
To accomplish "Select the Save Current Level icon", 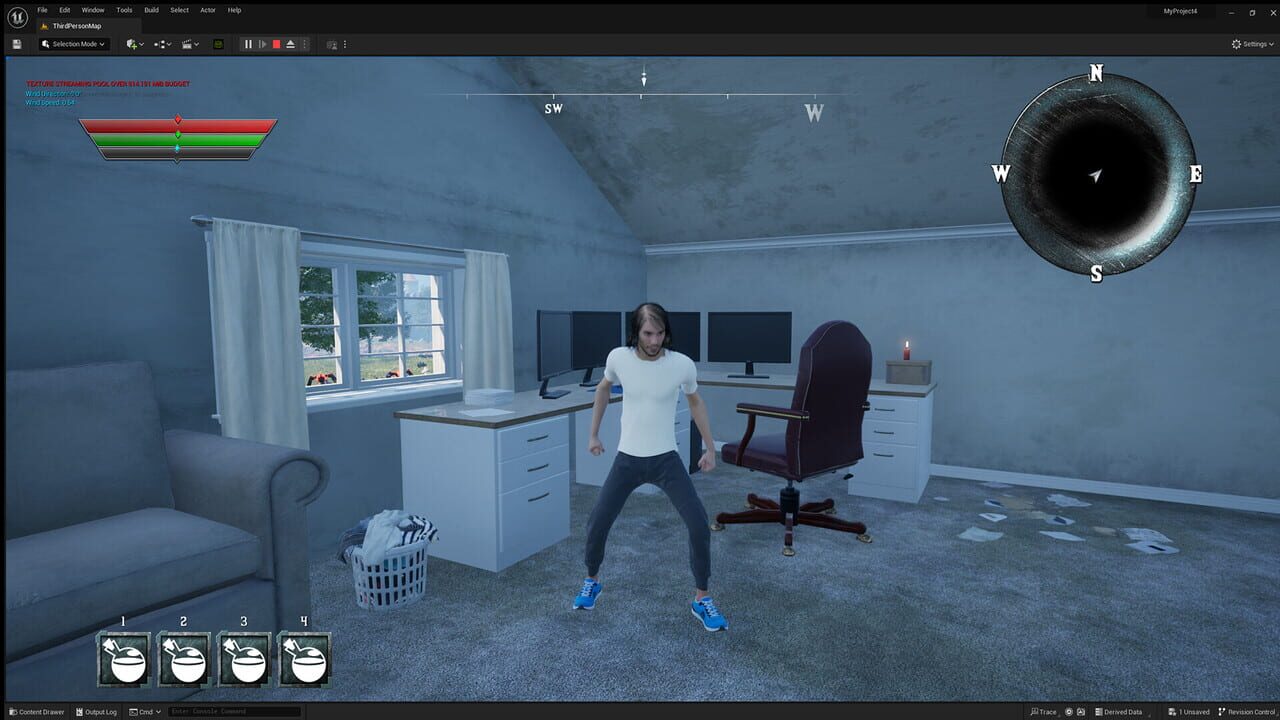I will (16, 44).
